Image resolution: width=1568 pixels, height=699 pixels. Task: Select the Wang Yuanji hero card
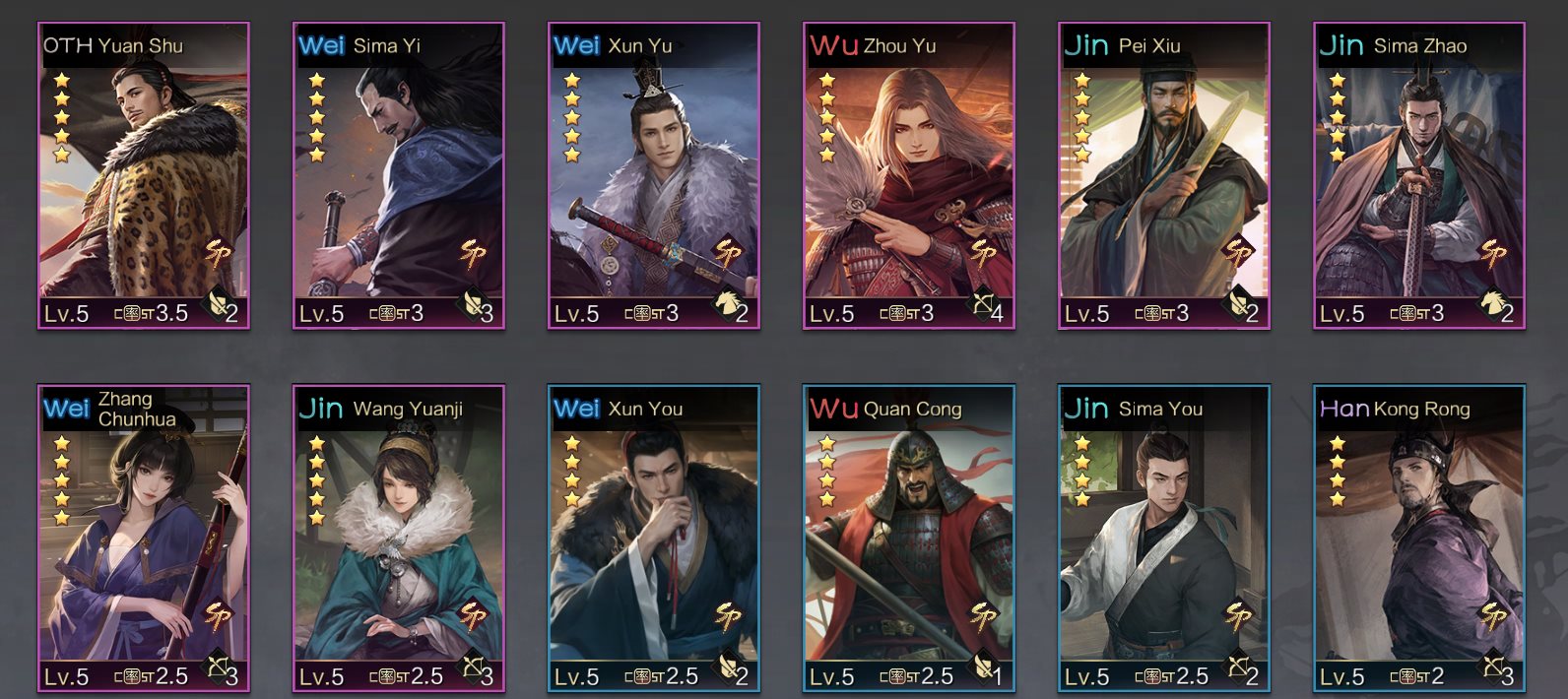point(399,540)
